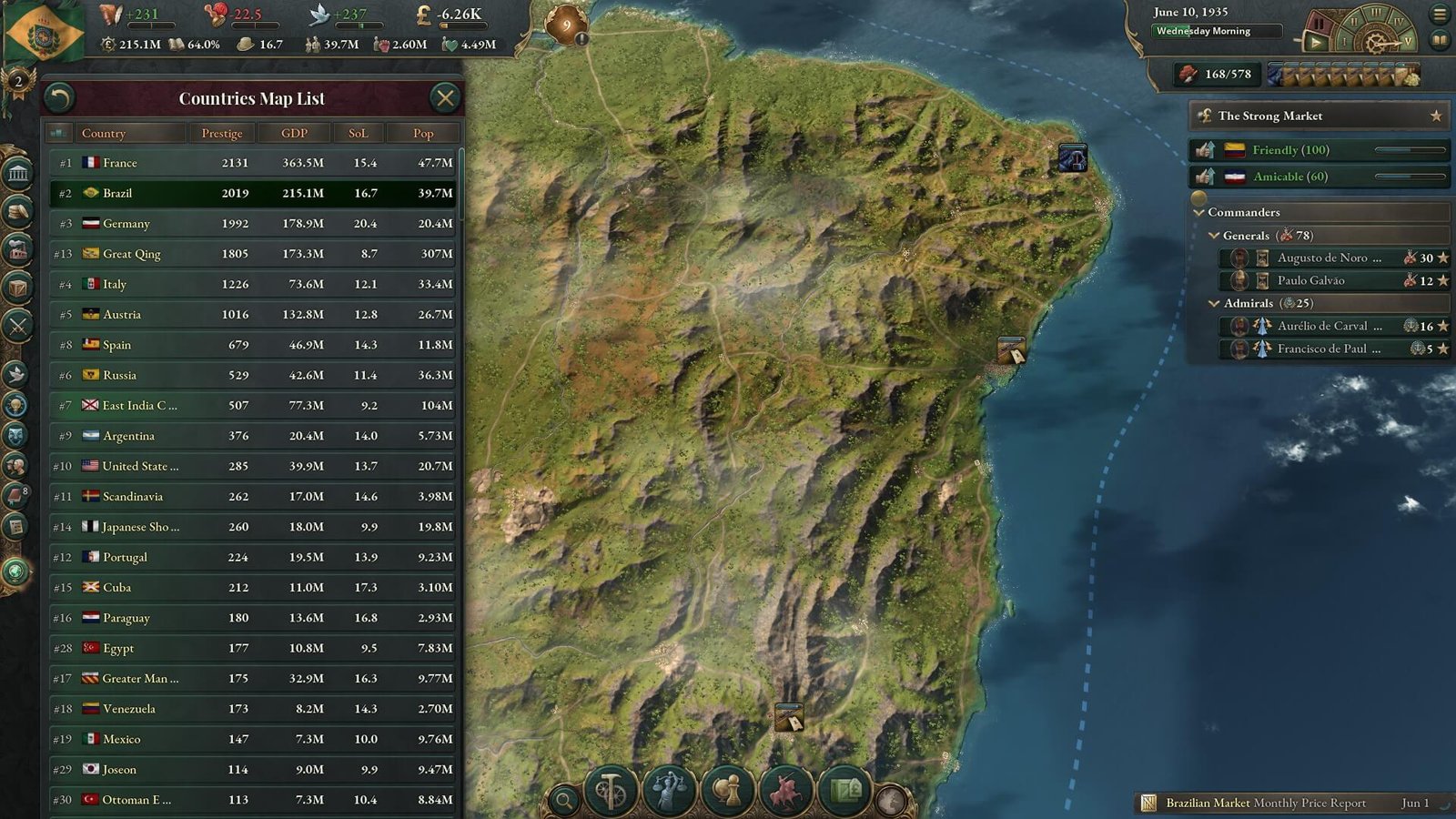Collapse the Generals list
Image resolution: width=1456 pixels, height=819 pixels.
pyautogui.click(x=1213, y=235)
